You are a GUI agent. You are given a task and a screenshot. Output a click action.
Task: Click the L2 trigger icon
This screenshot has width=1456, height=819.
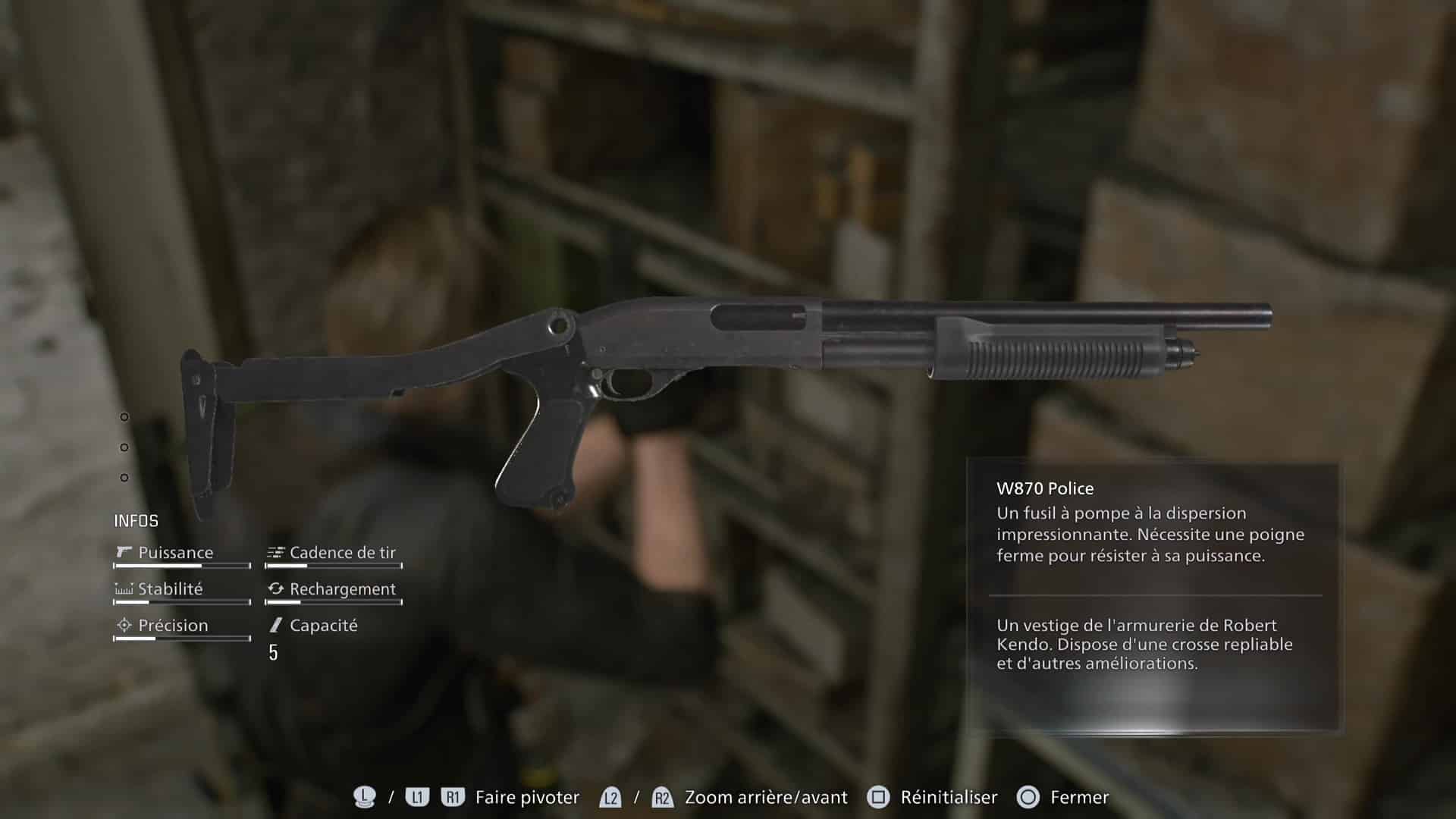point(610,798)
